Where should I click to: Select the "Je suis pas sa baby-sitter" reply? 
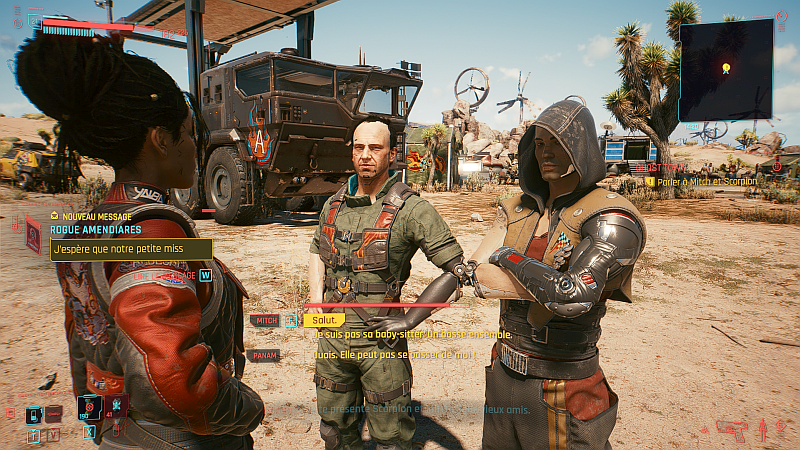tap(410, 334)
